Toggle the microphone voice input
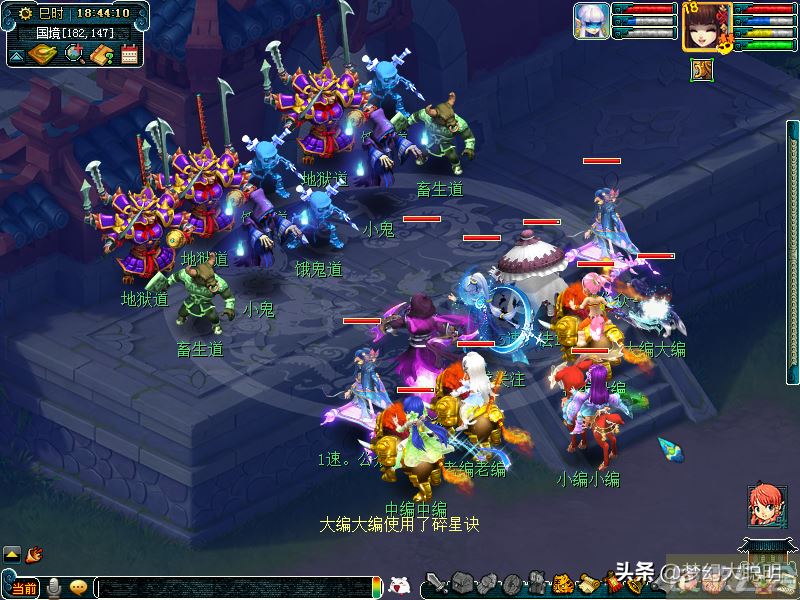Image resolution: width=800 pixels, height=600 pixels. click(x=54, y=587)
